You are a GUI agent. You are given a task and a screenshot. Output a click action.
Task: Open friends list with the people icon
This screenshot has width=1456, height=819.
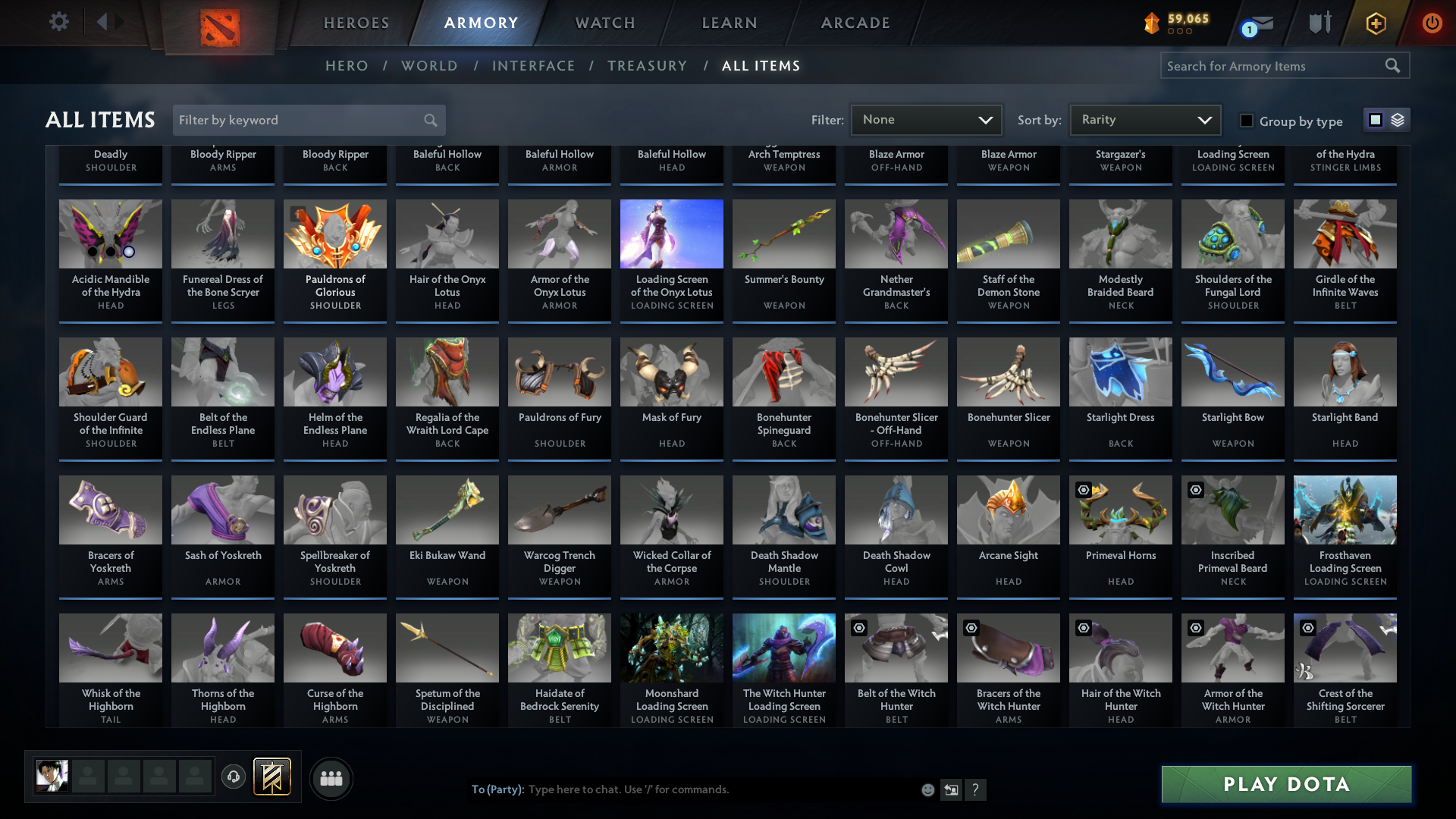[331, 778]
